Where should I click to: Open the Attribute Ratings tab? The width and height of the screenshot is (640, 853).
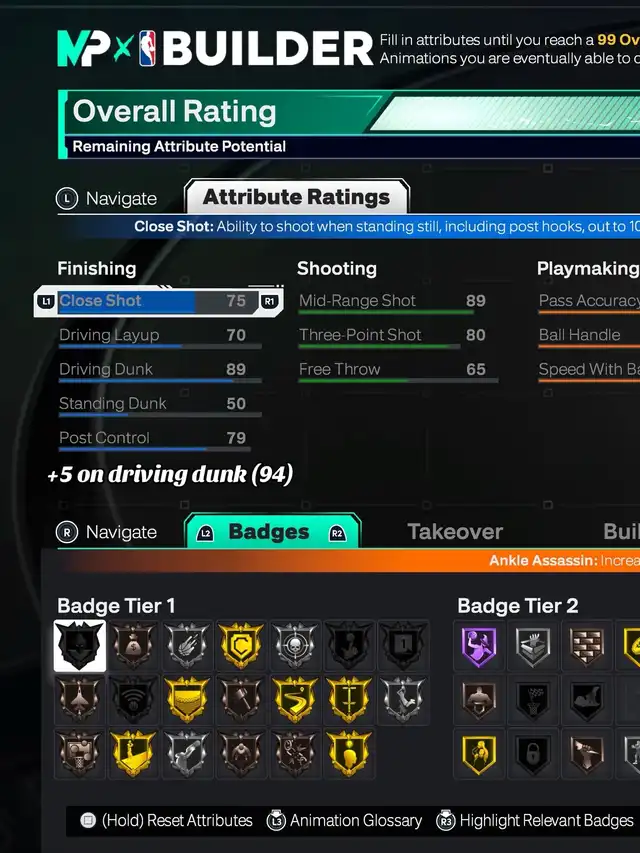[x=296, y=197]
